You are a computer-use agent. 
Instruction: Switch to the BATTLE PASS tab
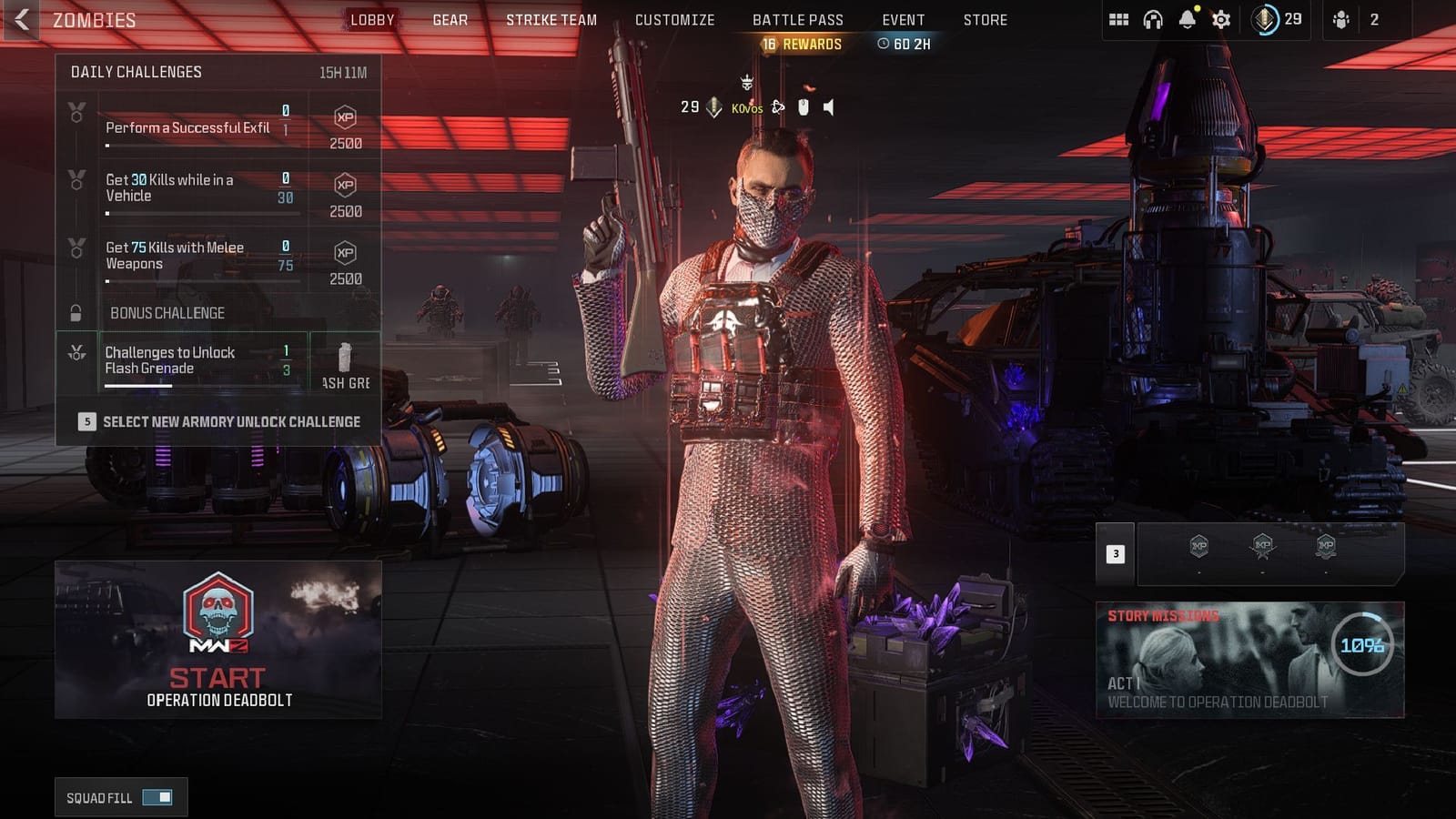pos(798,18)
